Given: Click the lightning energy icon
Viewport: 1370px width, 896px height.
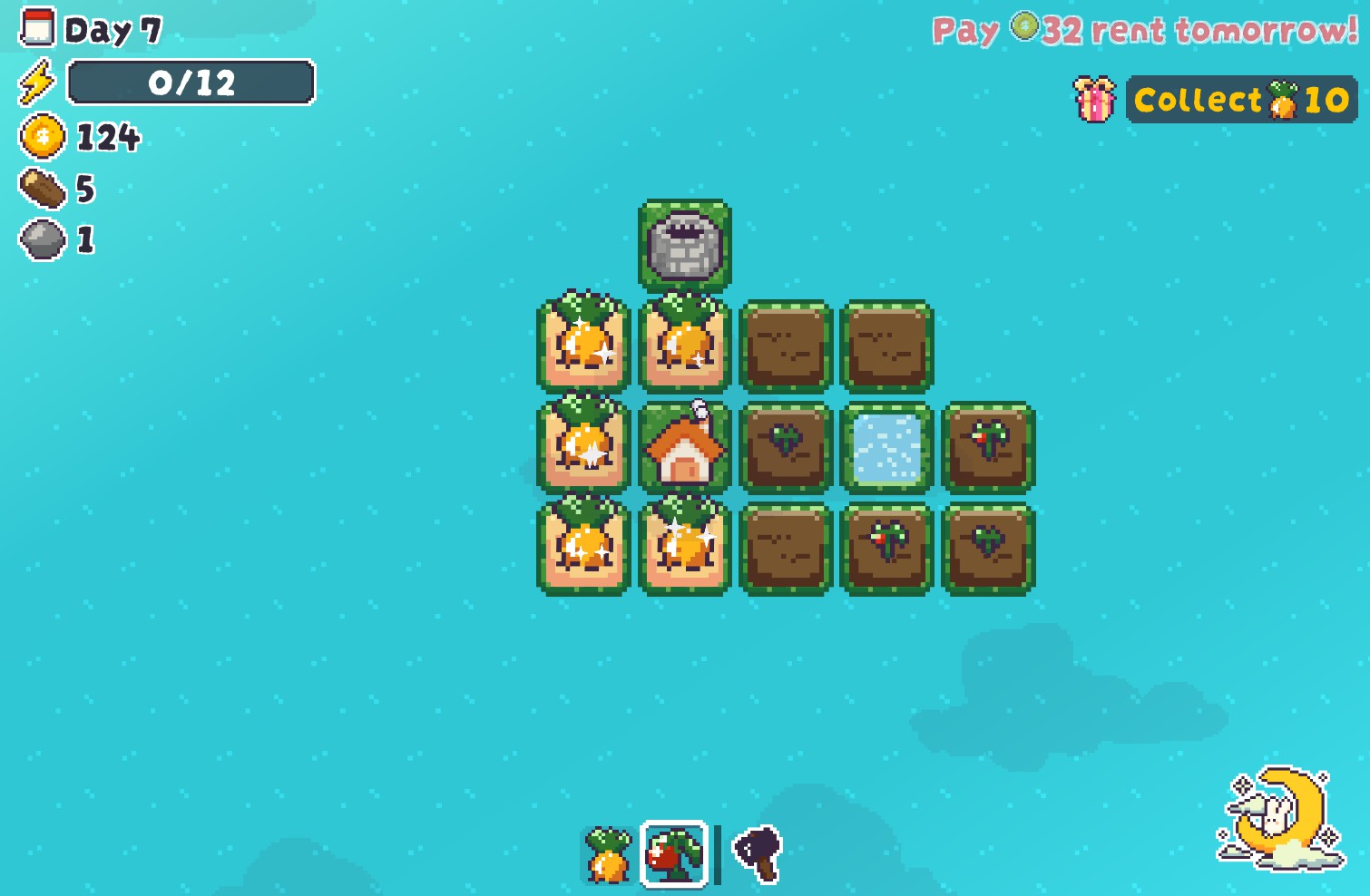Looking at the screenshot, I should click(x=36, y=83).
